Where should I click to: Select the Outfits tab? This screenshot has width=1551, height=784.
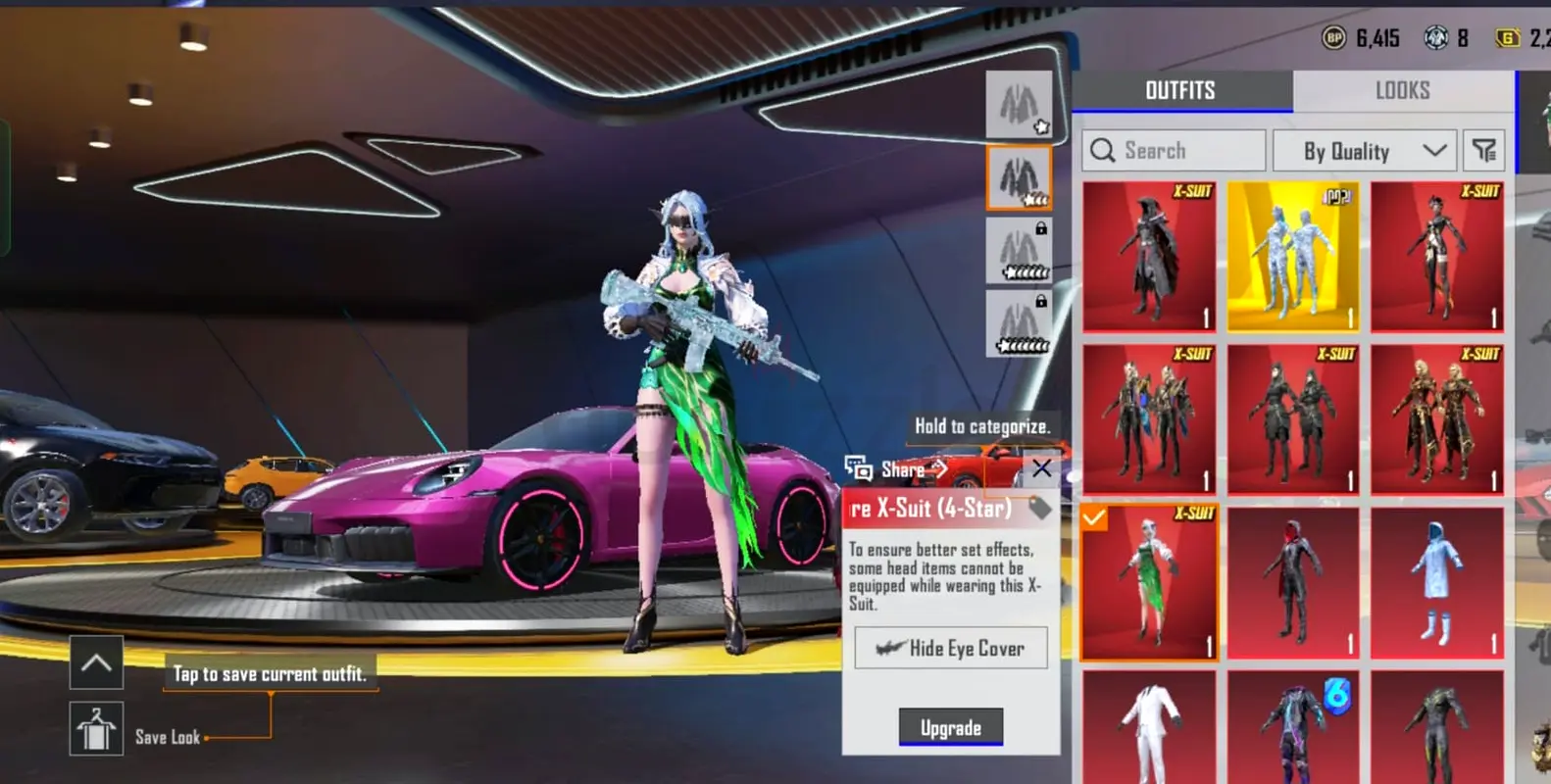[1180, 91]
